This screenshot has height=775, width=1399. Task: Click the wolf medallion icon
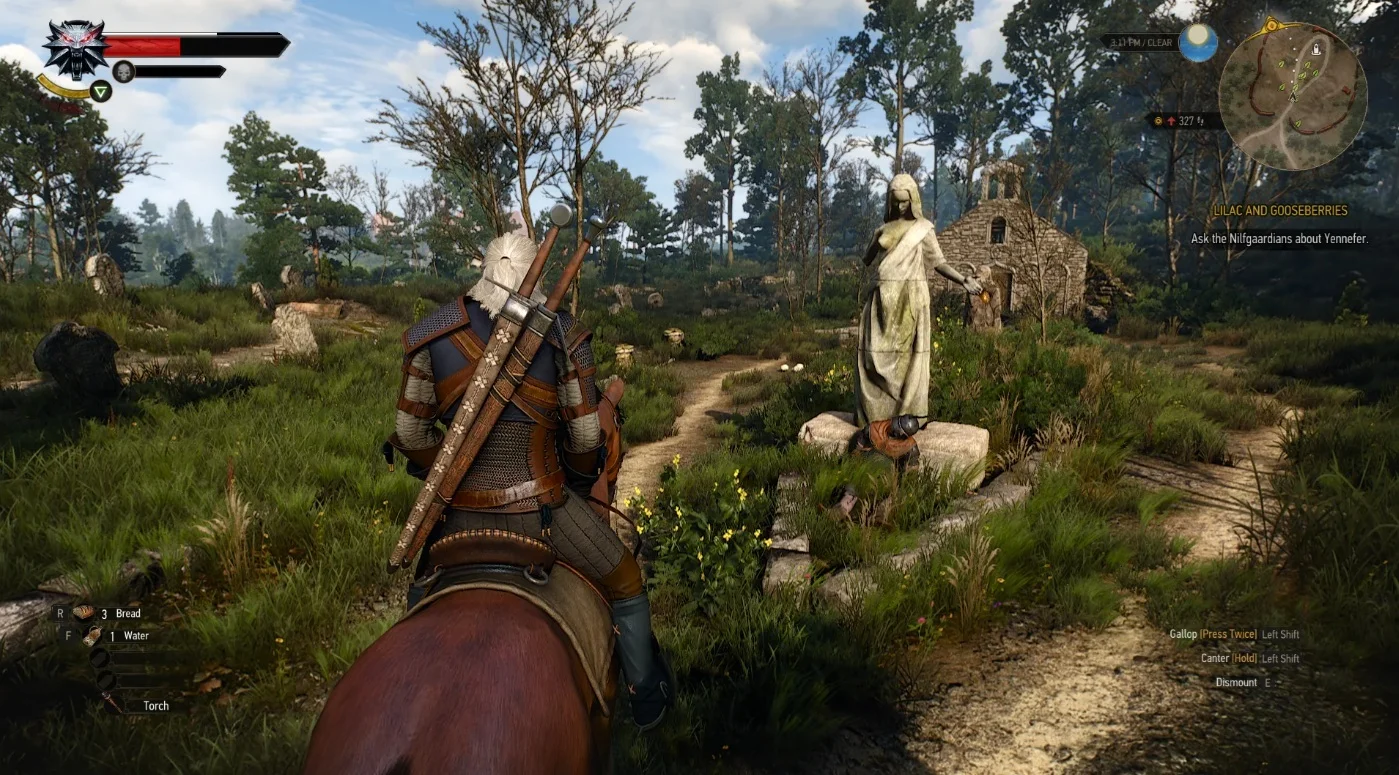75,48
